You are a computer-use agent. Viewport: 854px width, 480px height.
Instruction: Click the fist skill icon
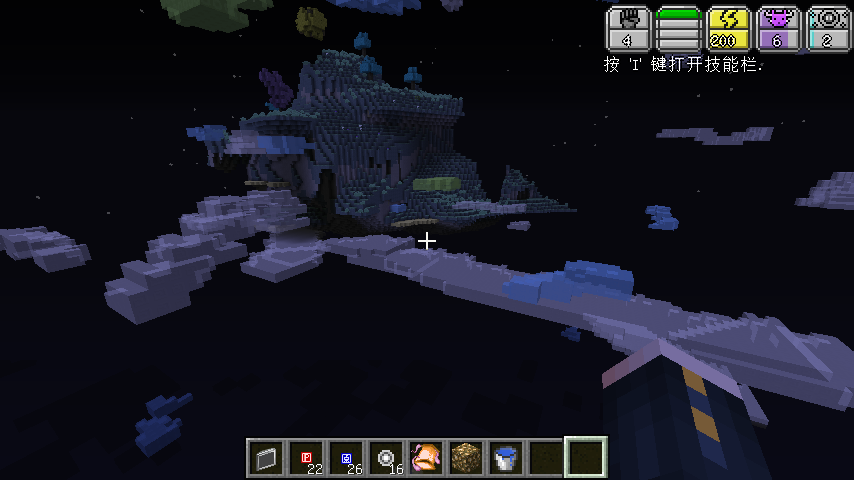628,29
